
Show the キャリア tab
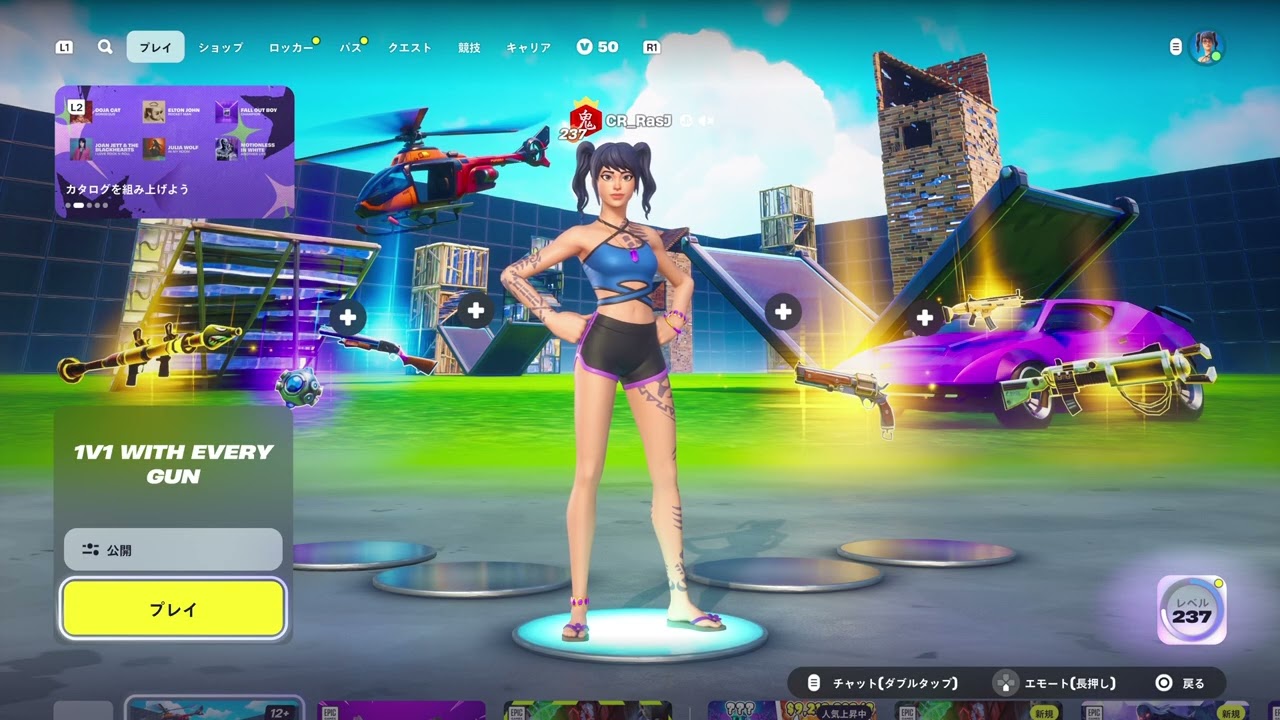[x=528, y=47]
